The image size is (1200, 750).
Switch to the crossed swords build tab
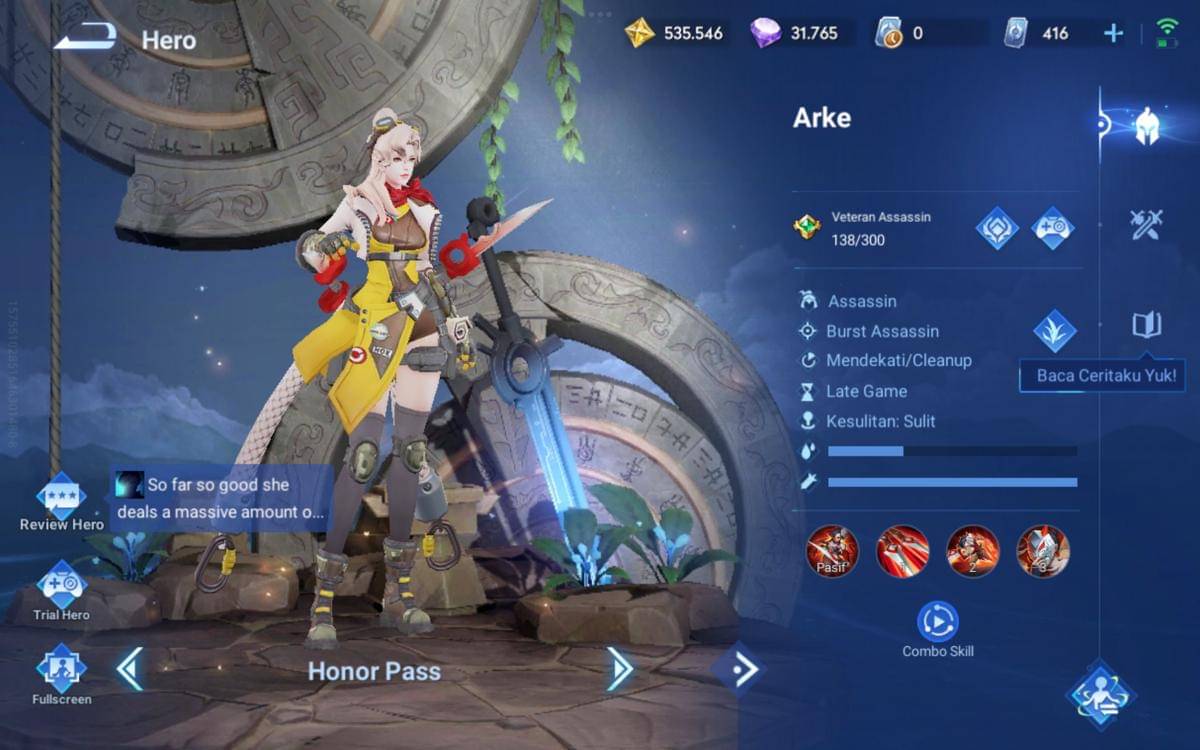coord(1146,224)
